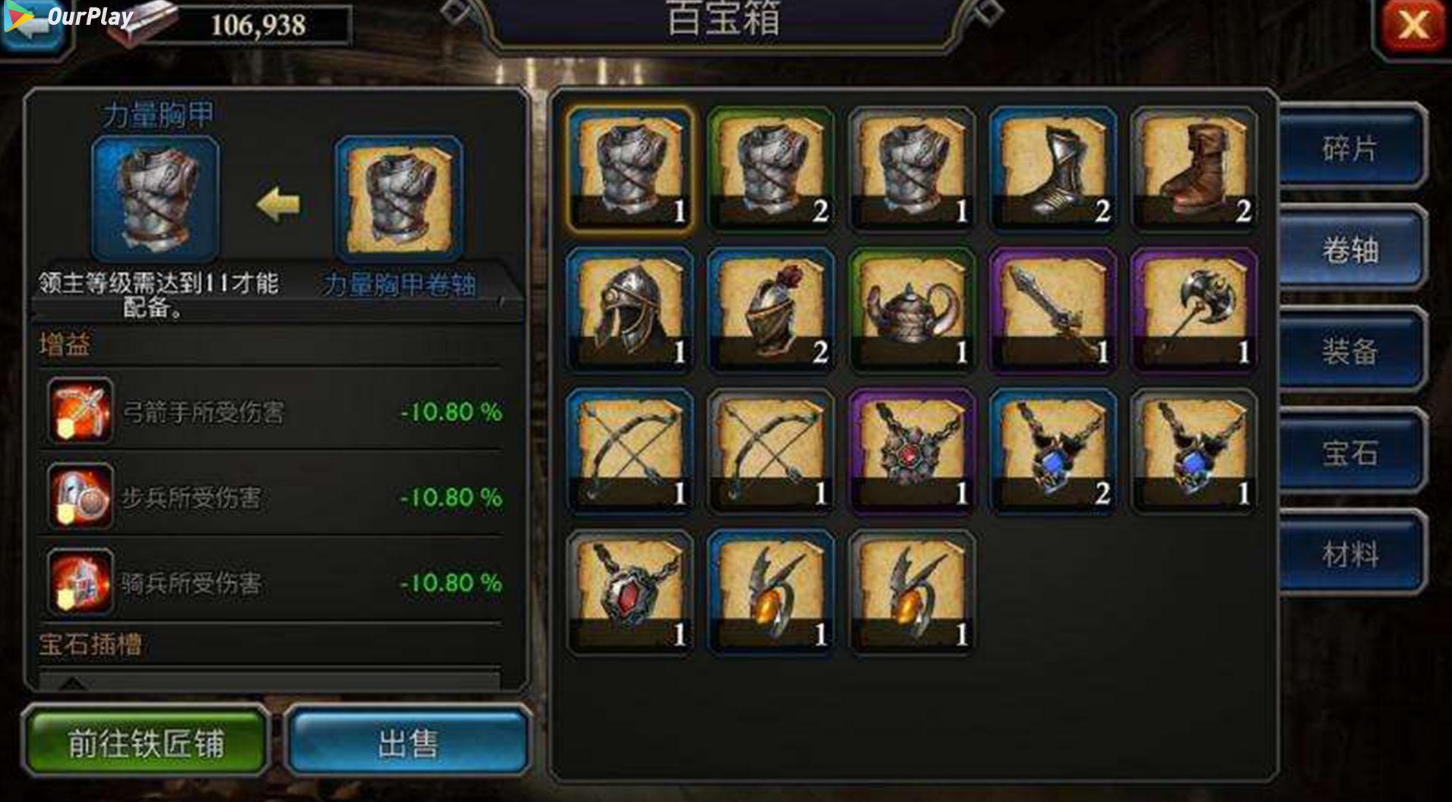Click the purple-bordered medallion scroll

[x=912, y=450]
